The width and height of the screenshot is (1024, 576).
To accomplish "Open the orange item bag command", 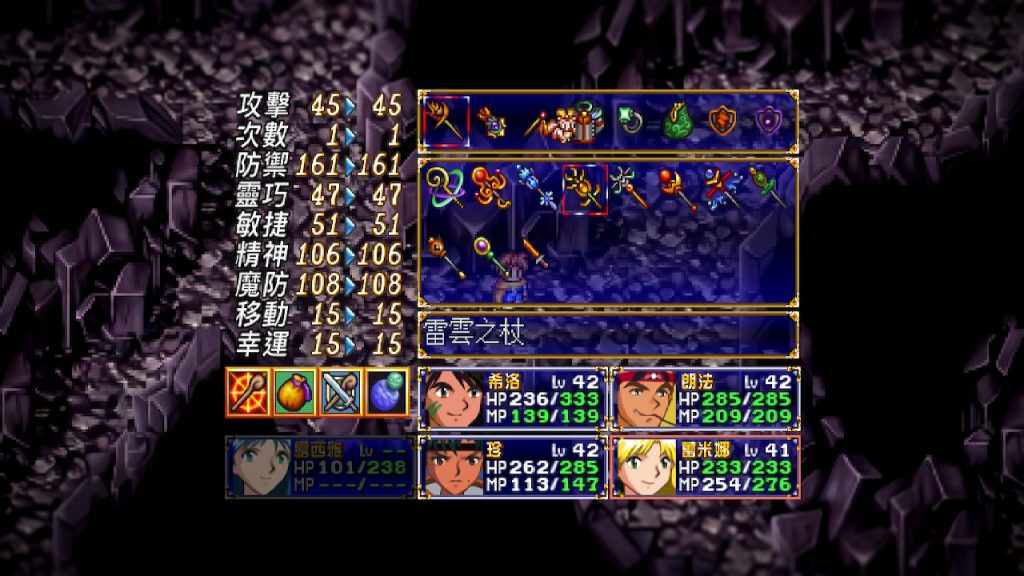I will coord(292,392).
